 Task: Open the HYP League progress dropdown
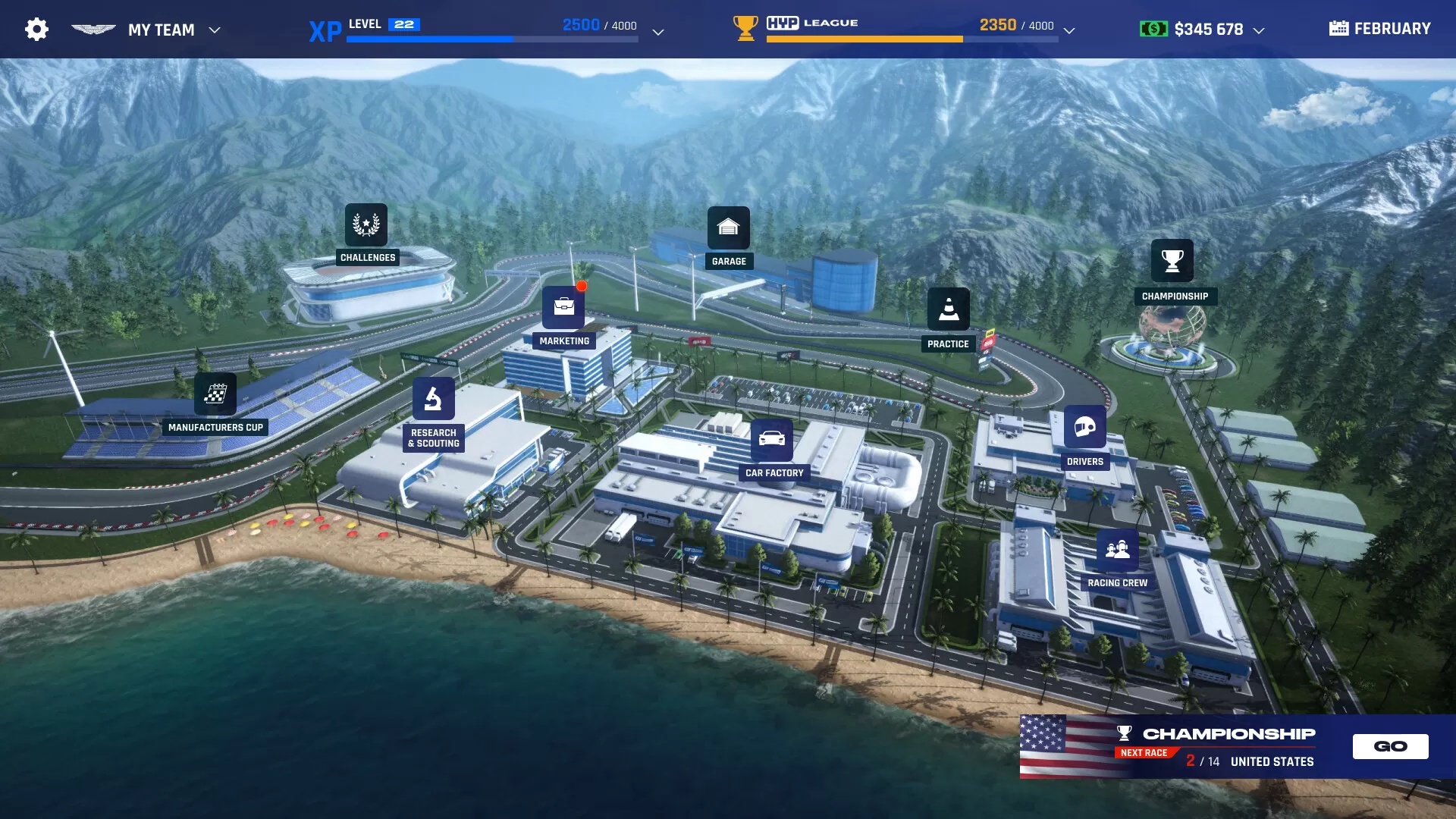pyautogui.click(x=1069, y=32)
